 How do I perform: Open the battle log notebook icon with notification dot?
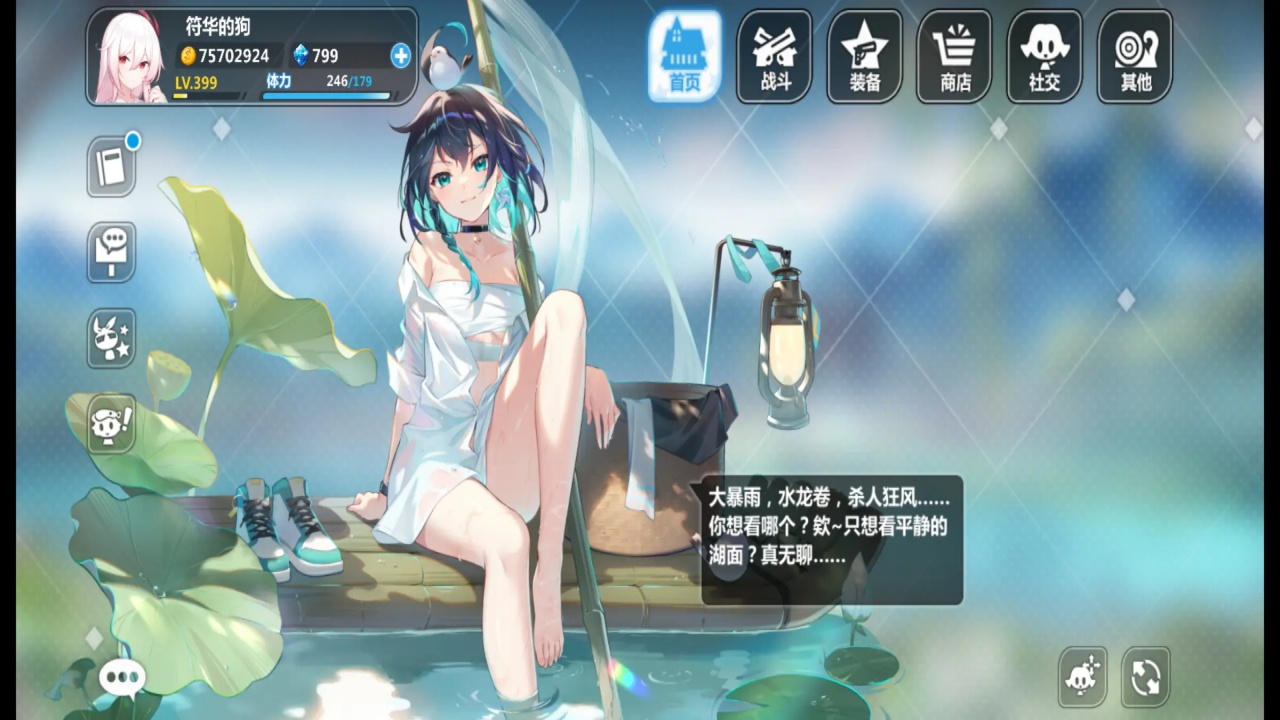point(110,165)
